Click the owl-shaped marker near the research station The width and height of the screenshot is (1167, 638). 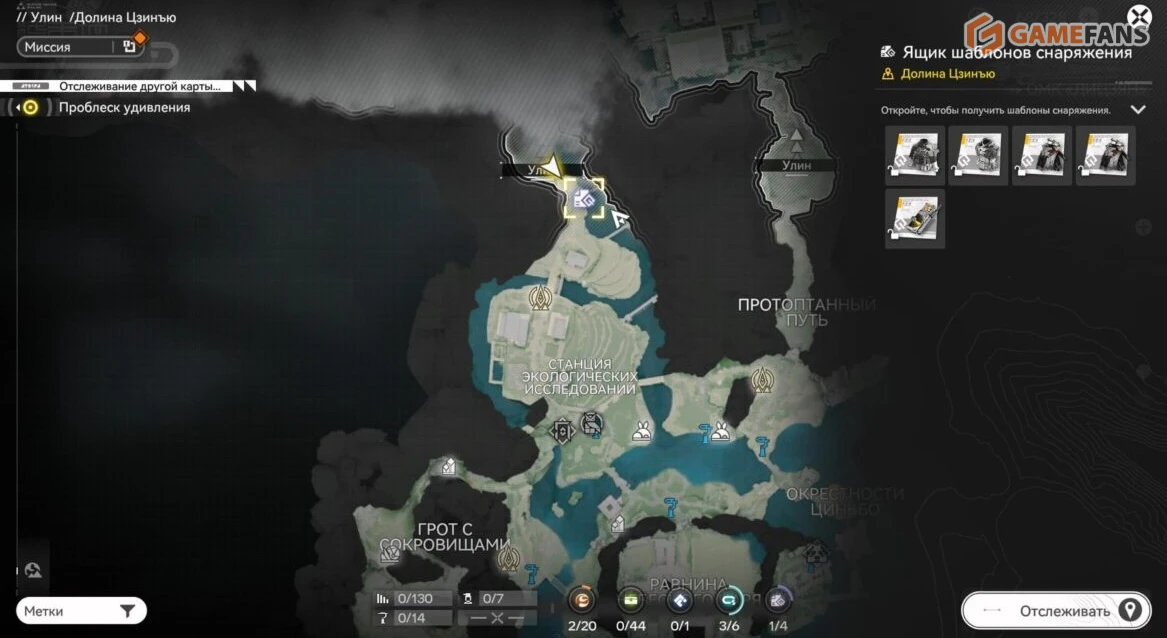(x=592, y=424)
